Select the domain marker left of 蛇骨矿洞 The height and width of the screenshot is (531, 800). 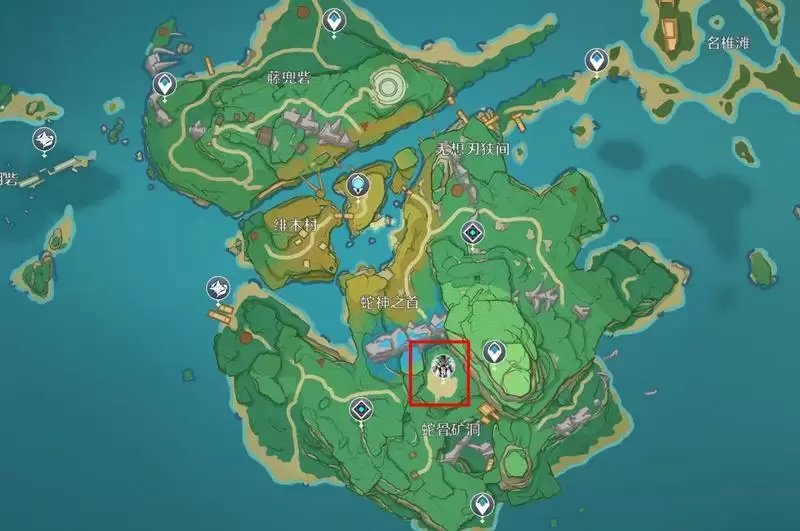click(x=362, y=409)
